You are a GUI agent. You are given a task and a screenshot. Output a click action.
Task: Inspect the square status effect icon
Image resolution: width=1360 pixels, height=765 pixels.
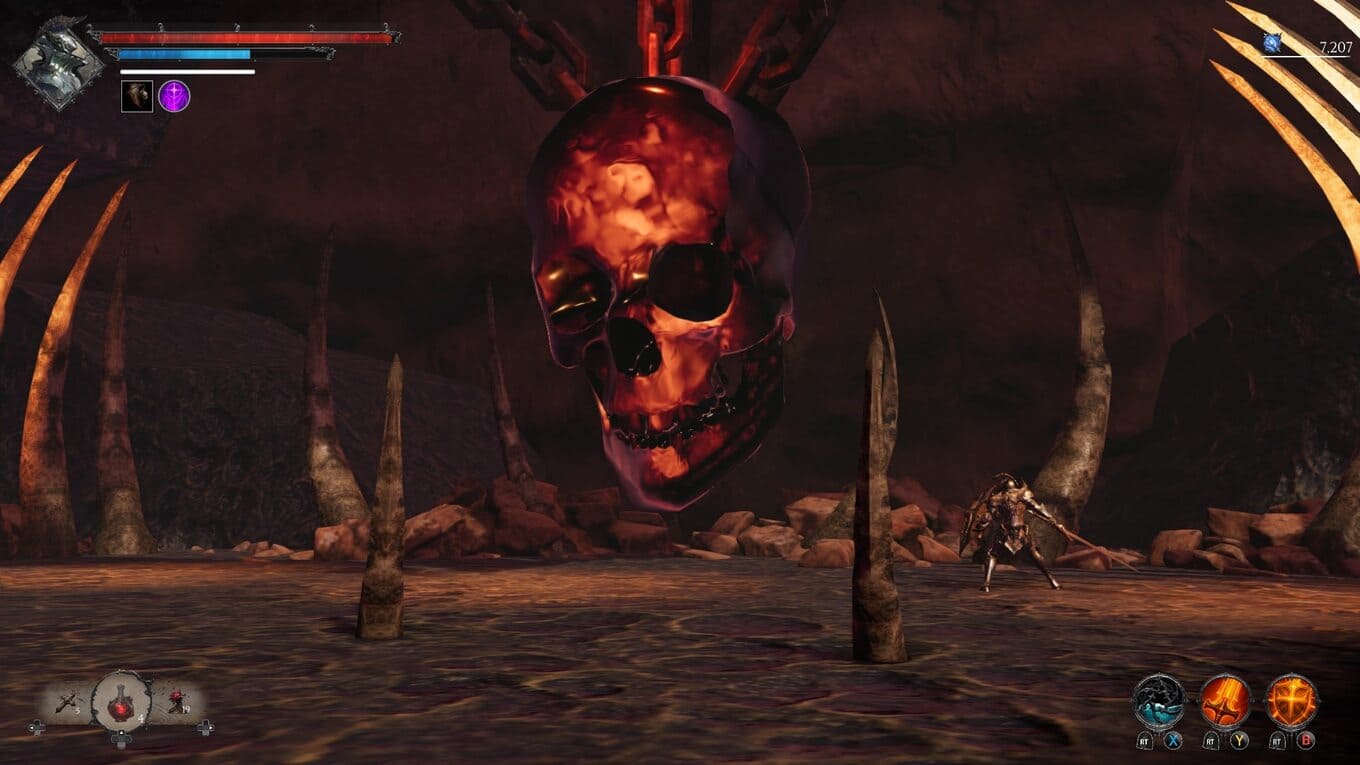(137, 96)
